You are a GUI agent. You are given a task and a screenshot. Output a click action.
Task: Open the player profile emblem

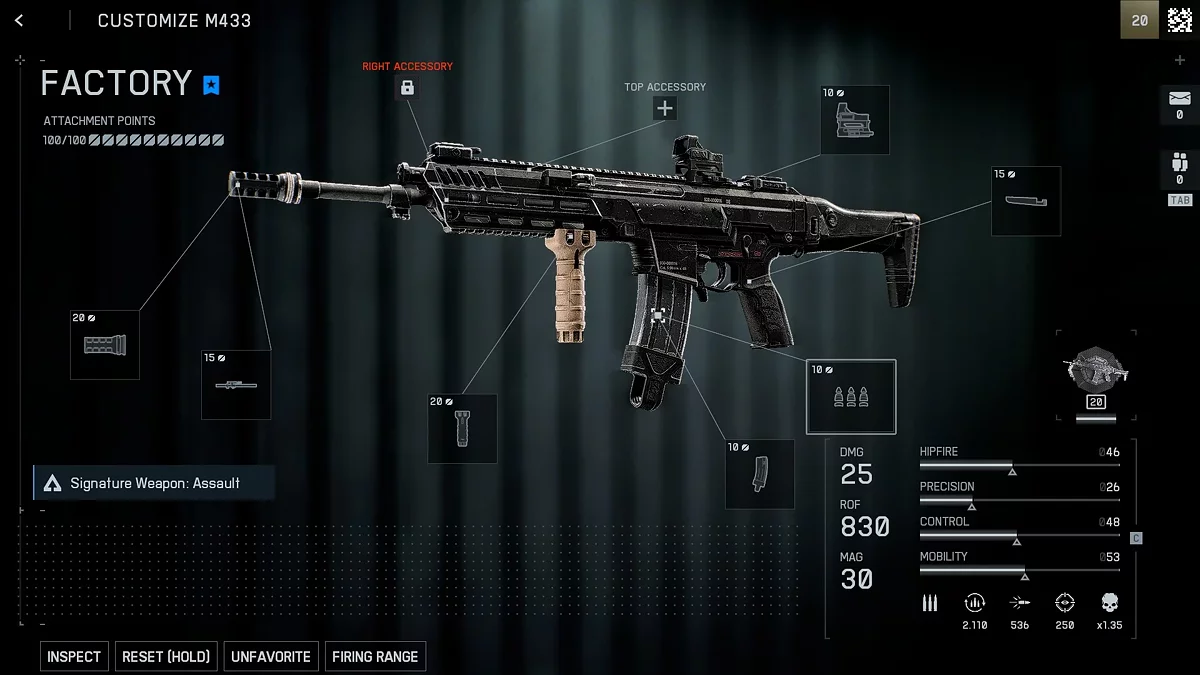pos(1180,20)
